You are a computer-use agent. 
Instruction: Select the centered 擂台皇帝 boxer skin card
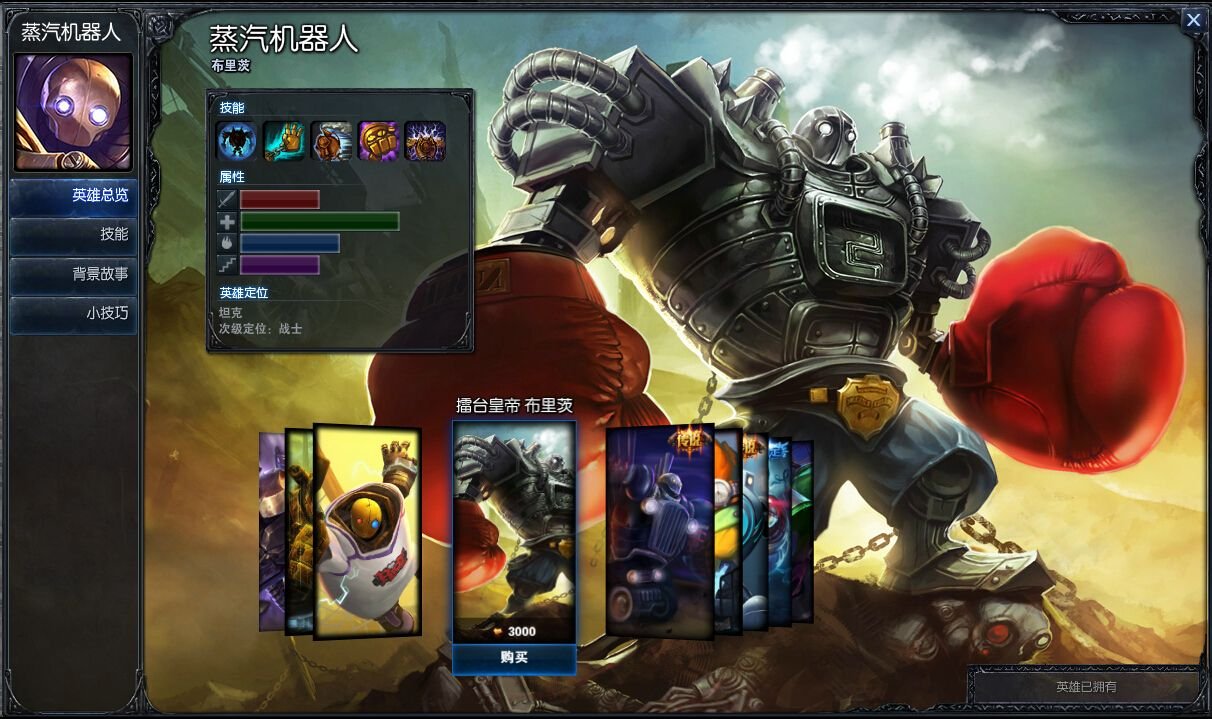pyautogui.click(x=514, y=530)
